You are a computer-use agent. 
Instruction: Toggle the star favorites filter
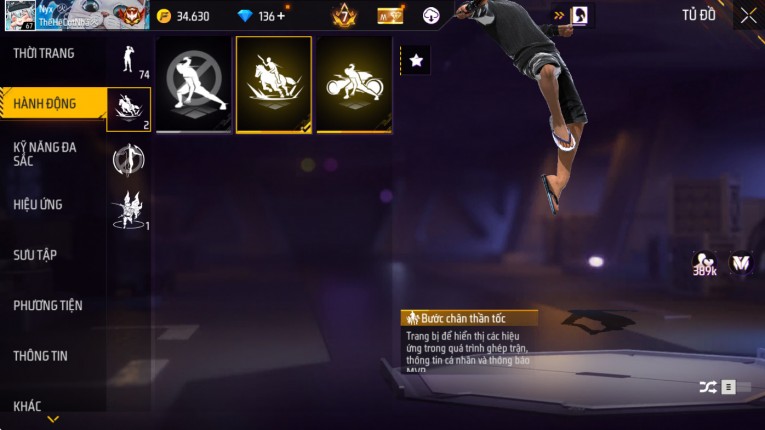416,61
